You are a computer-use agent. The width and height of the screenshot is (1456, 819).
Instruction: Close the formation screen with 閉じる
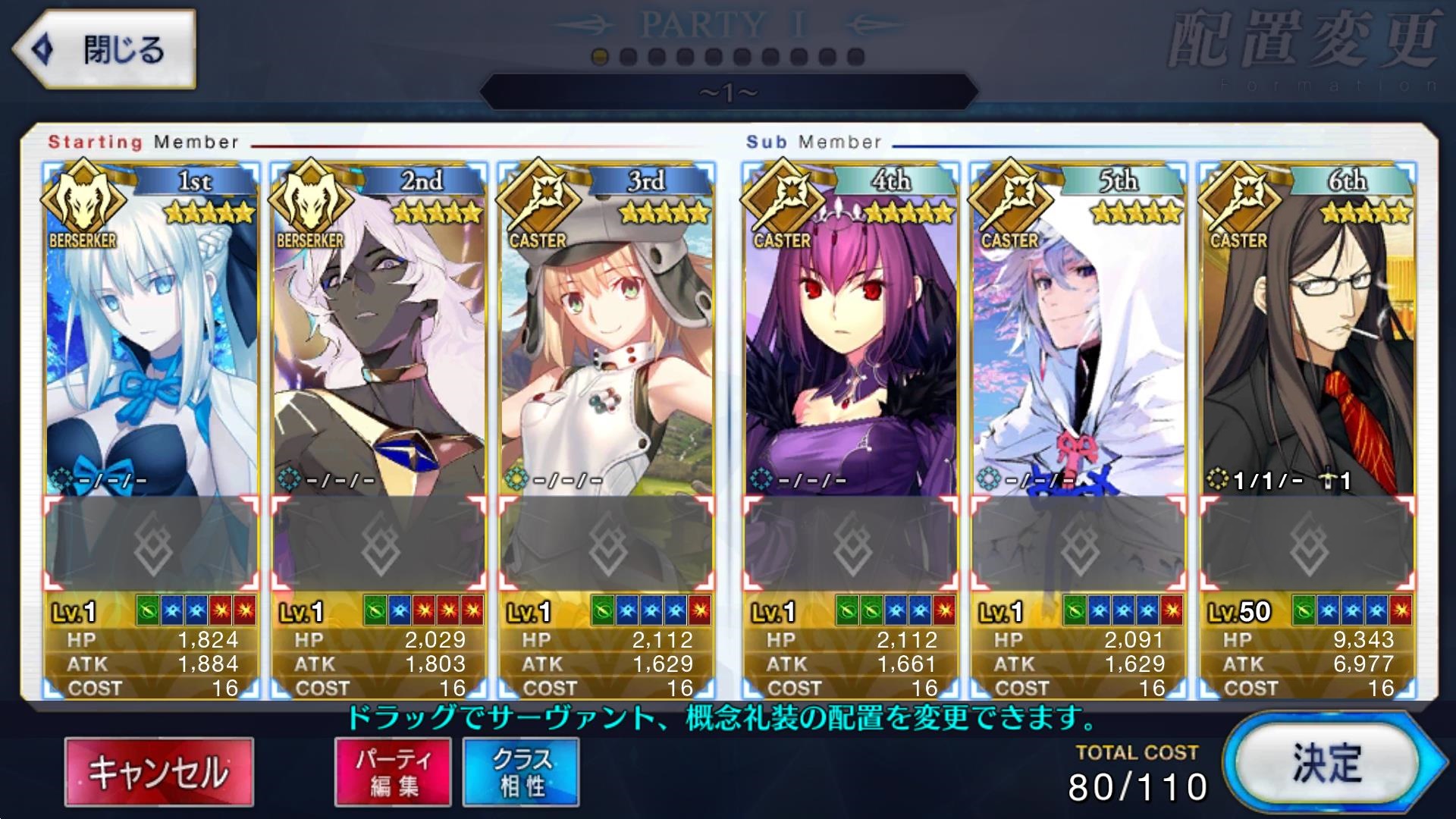(x=105, y=50)
